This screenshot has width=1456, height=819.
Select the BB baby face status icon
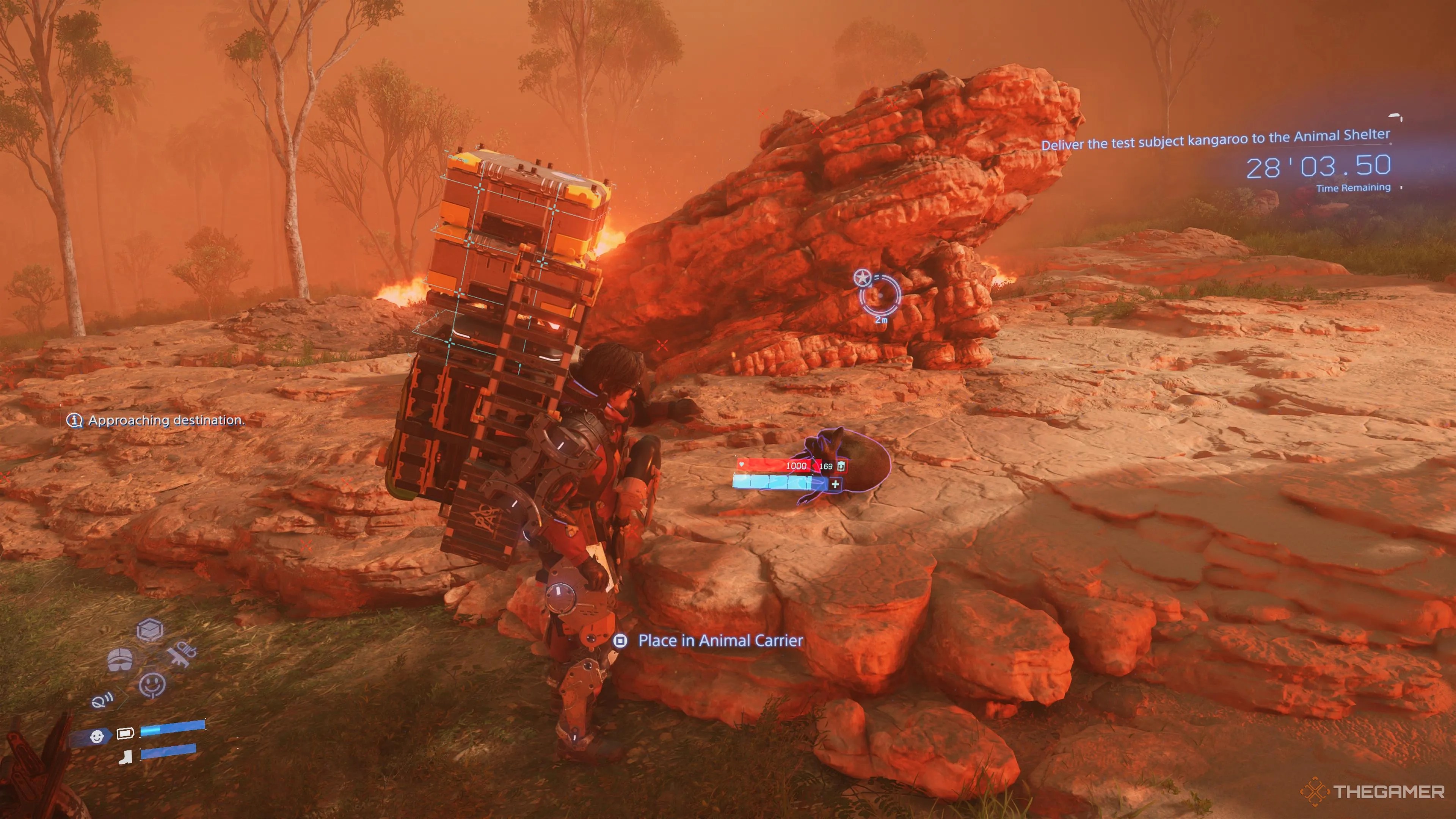tap(97, 736)
